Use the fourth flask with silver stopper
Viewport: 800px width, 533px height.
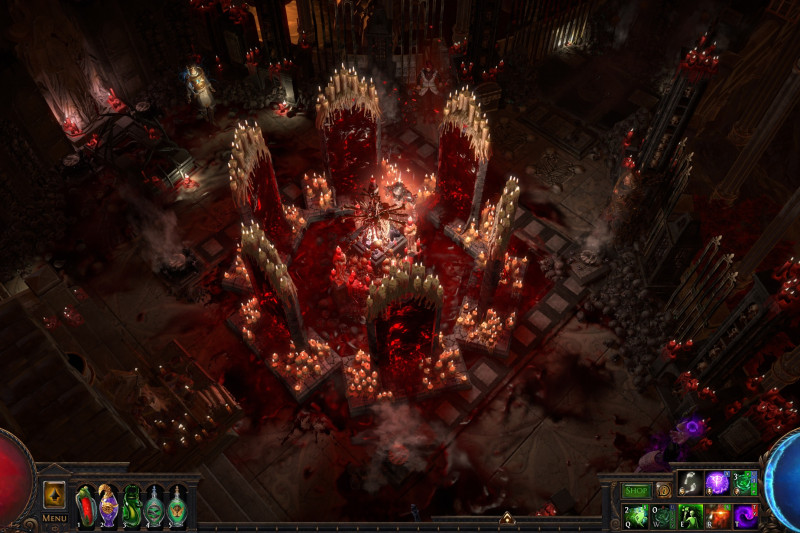click(x=154, y=505)
